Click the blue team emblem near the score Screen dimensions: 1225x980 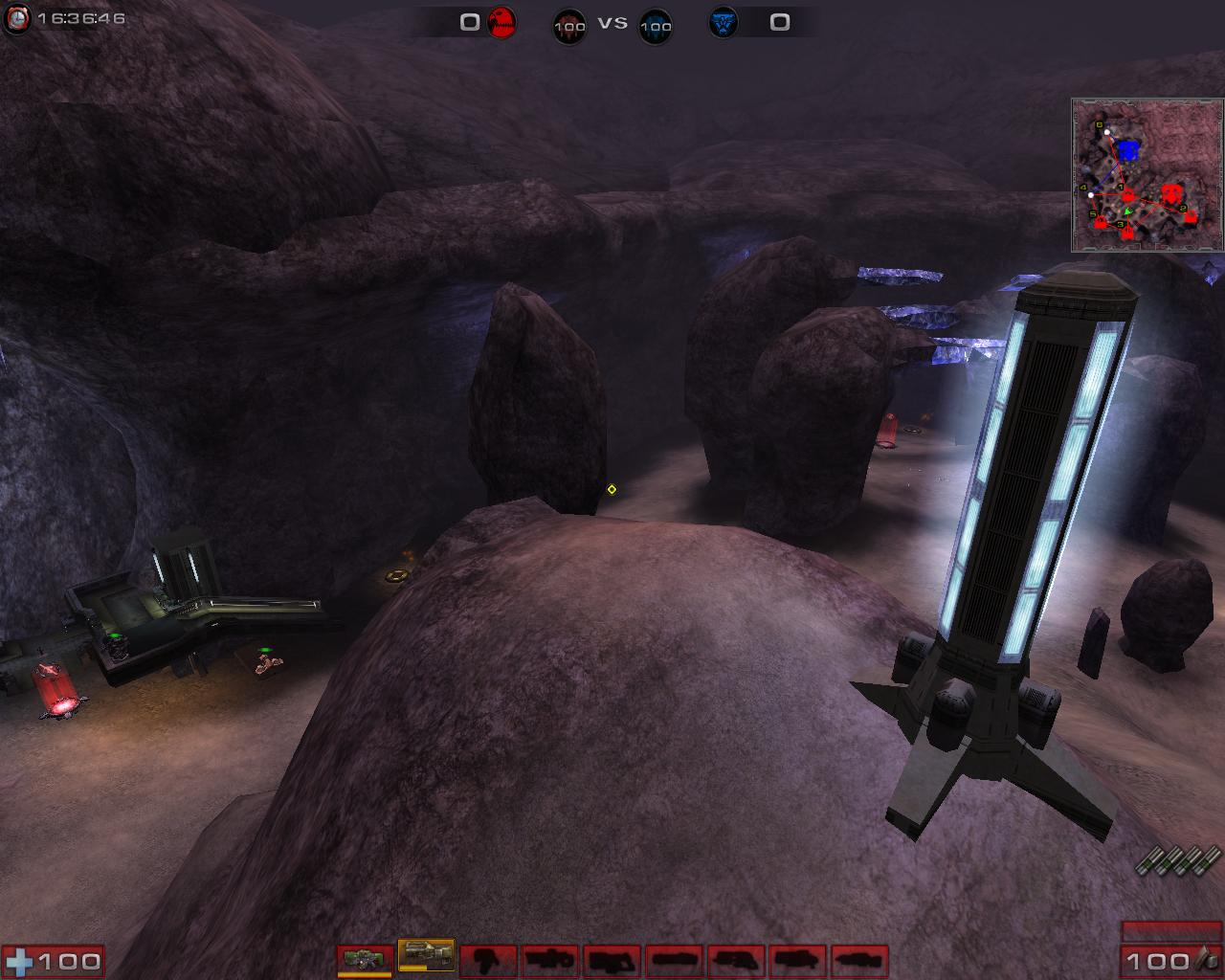point(721,20)
